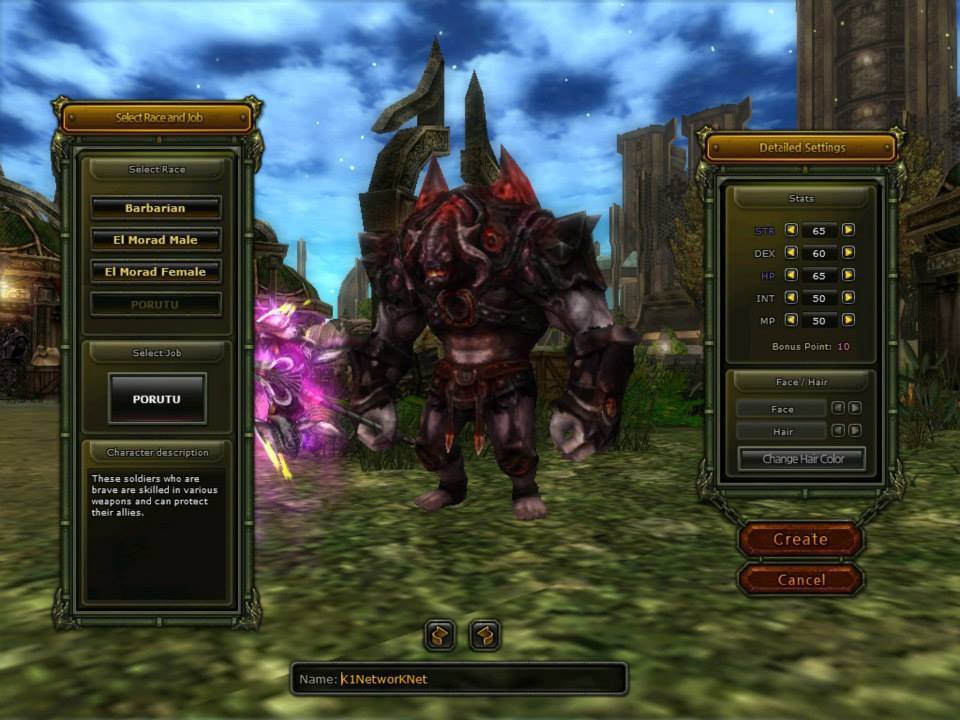960x720 pixels.
Task: Raise the INT stat by one
Action: click(848, 298)
